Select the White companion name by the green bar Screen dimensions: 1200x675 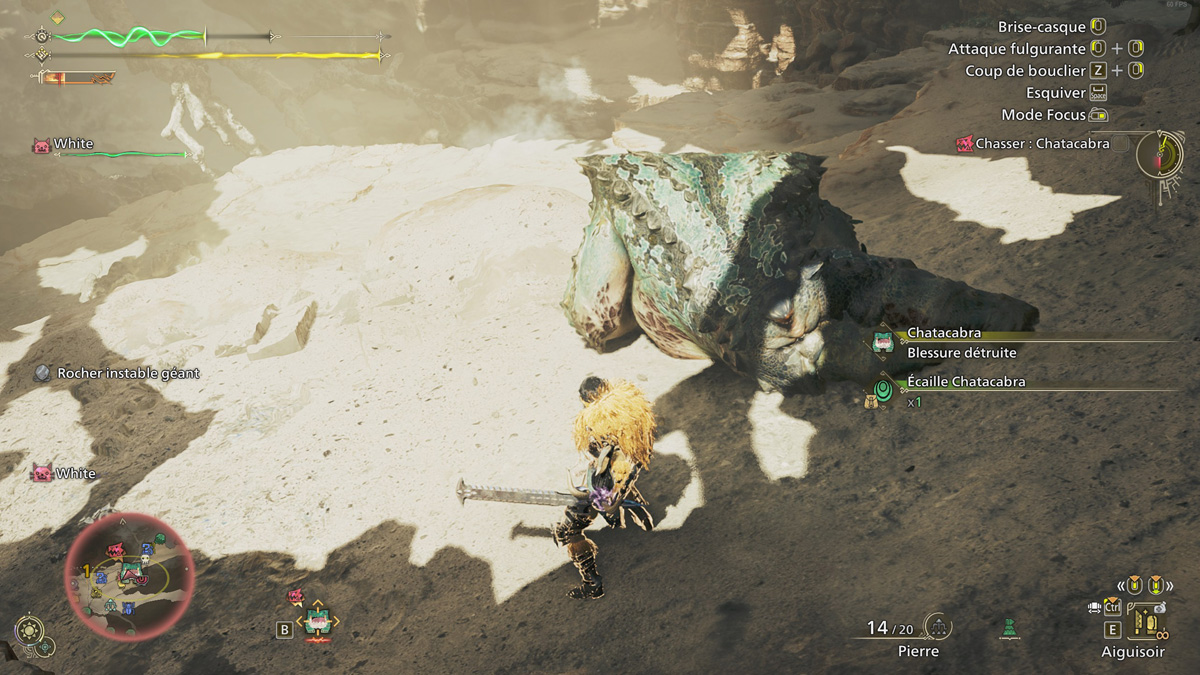pos(73,144)
